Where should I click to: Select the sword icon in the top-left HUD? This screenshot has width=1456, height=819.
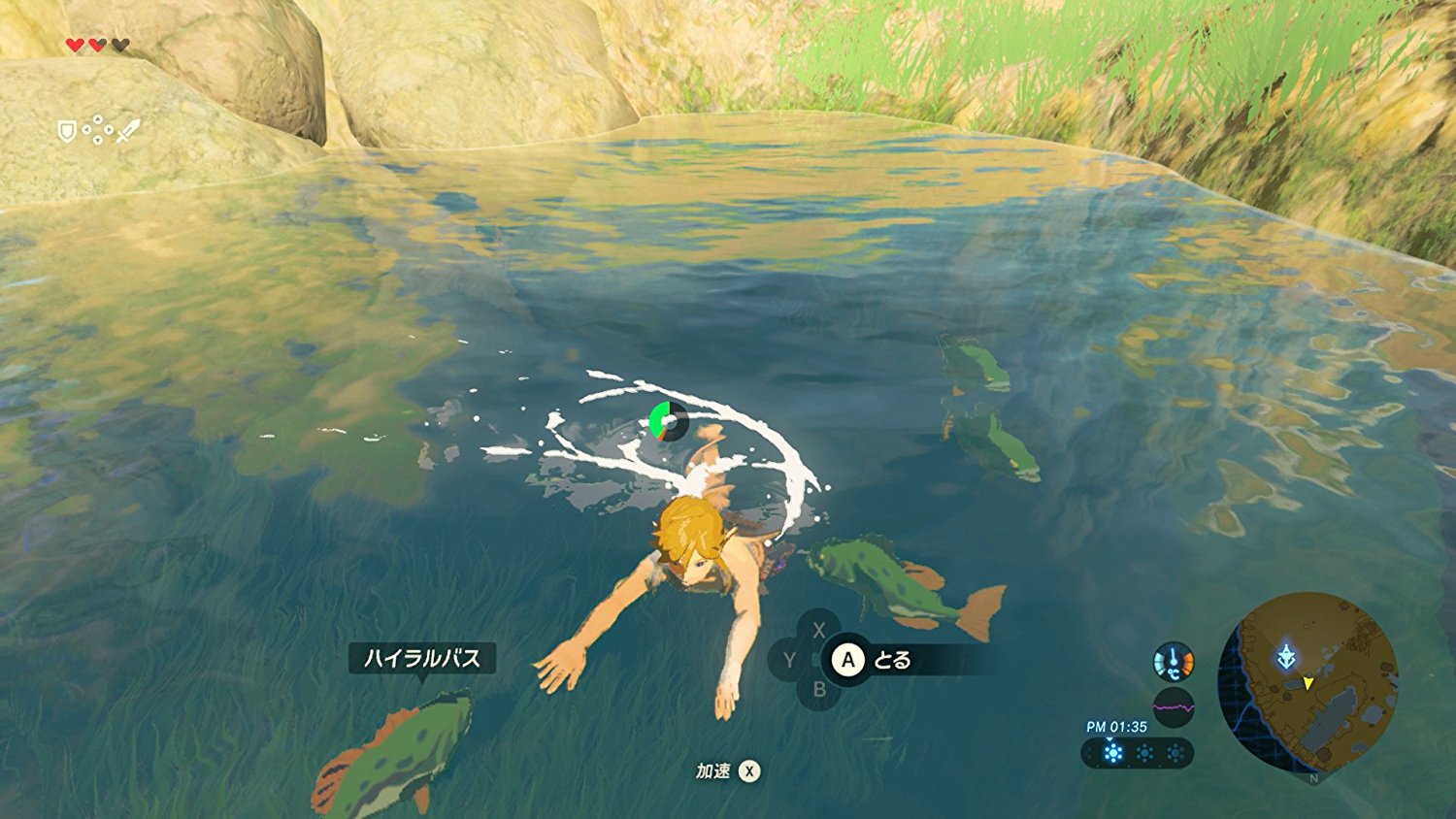click(x=129, y=131)
